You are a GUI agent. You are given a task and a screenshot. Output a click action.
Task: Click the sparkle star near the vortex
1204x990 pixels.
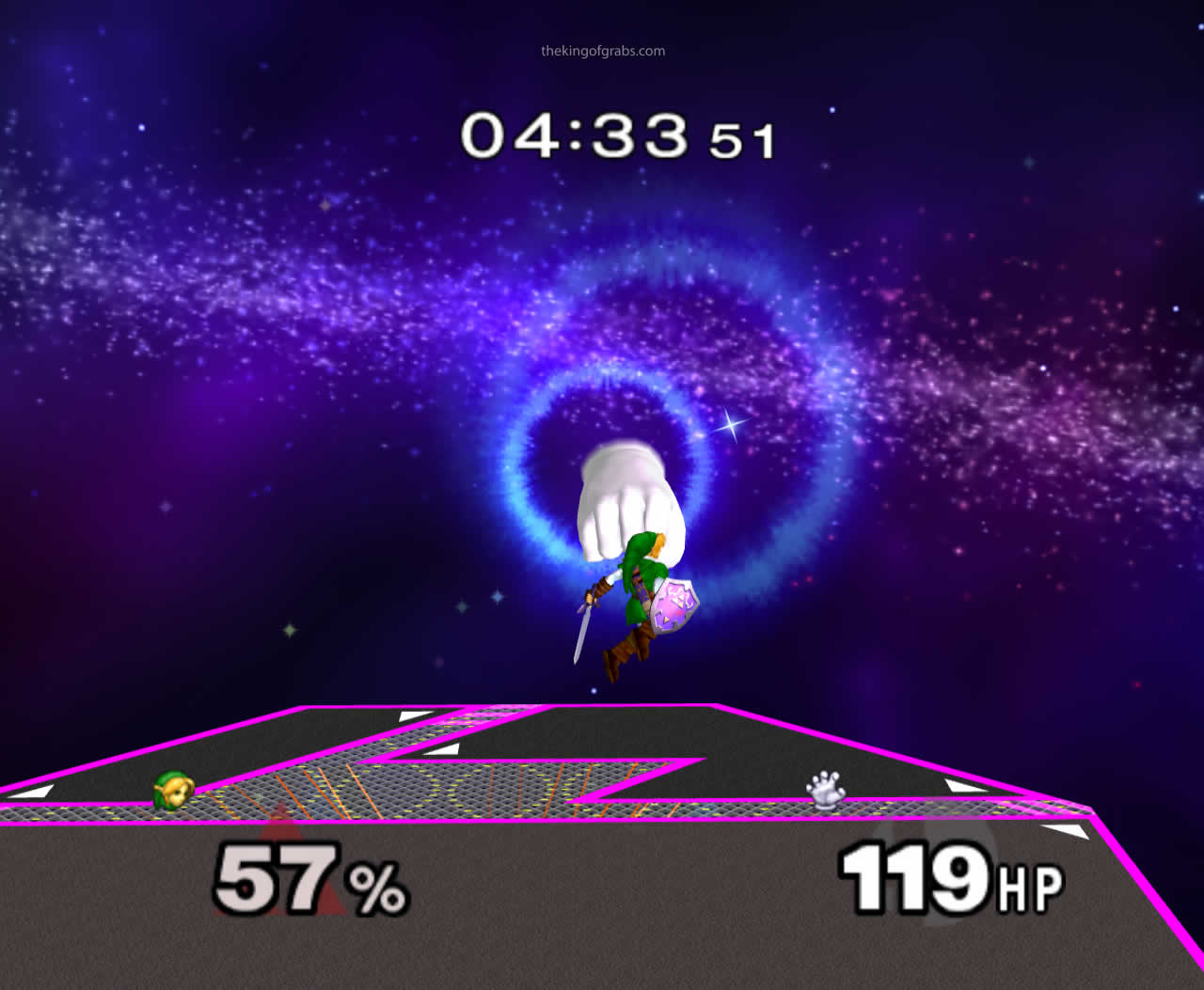729,424
